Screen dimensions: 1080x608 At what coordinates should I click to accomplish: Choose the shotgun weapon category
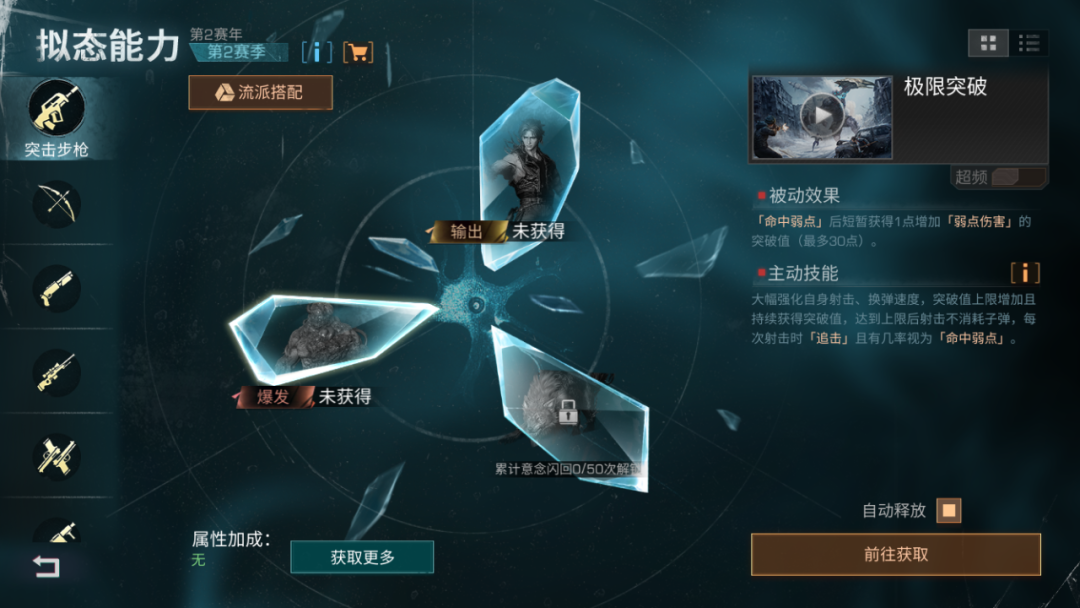tap(56, 288)
